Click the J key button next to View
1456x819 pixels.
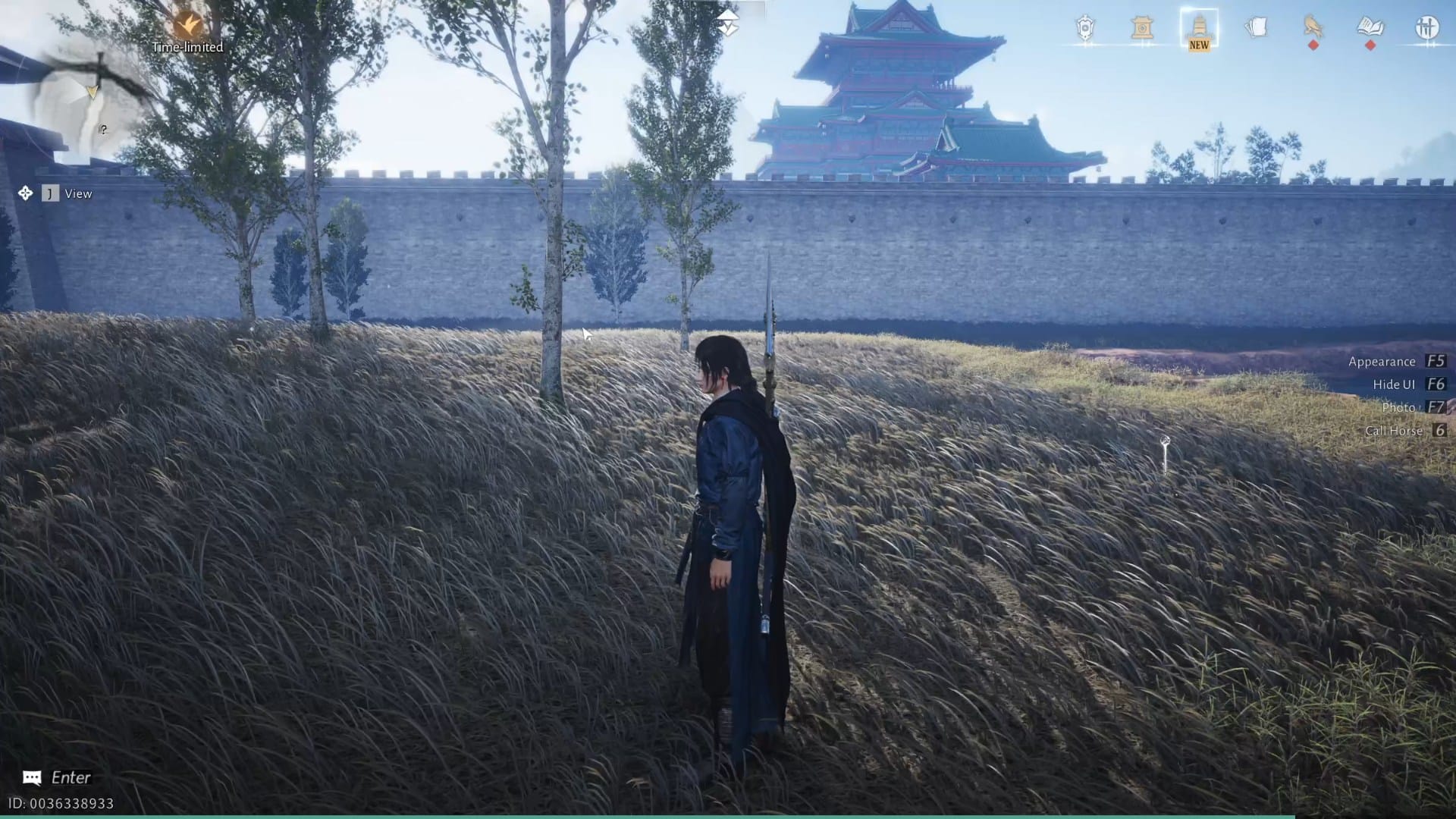click(x=49, y=193)
